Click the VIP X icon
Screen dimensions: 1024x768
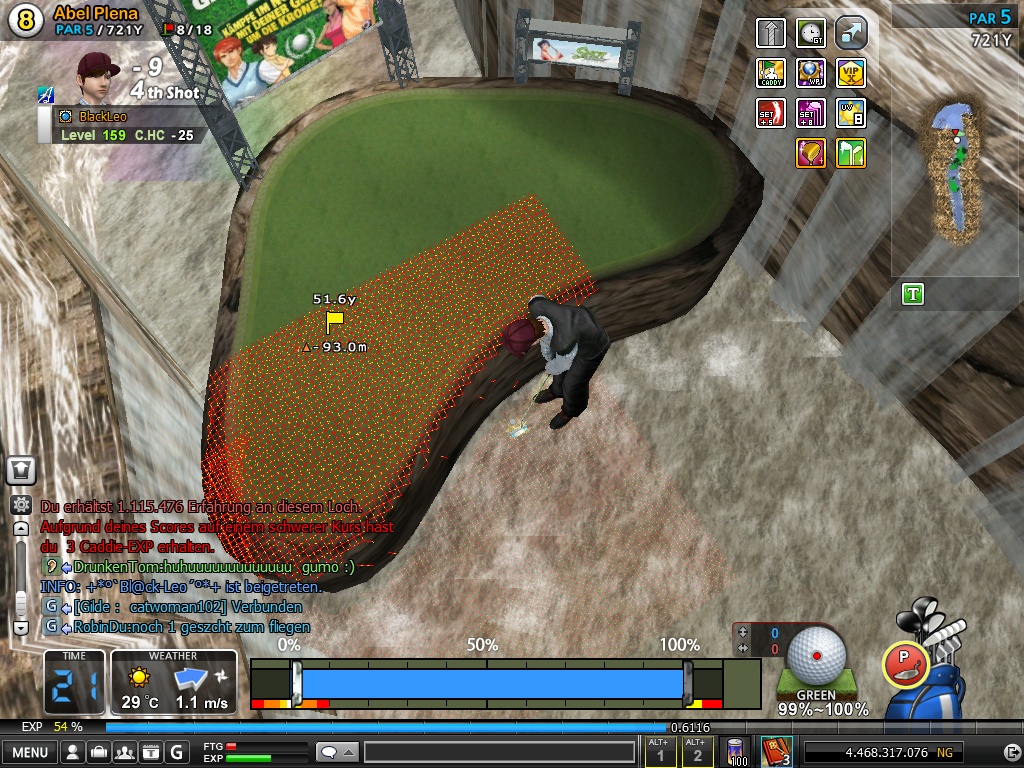click(851, 73)
